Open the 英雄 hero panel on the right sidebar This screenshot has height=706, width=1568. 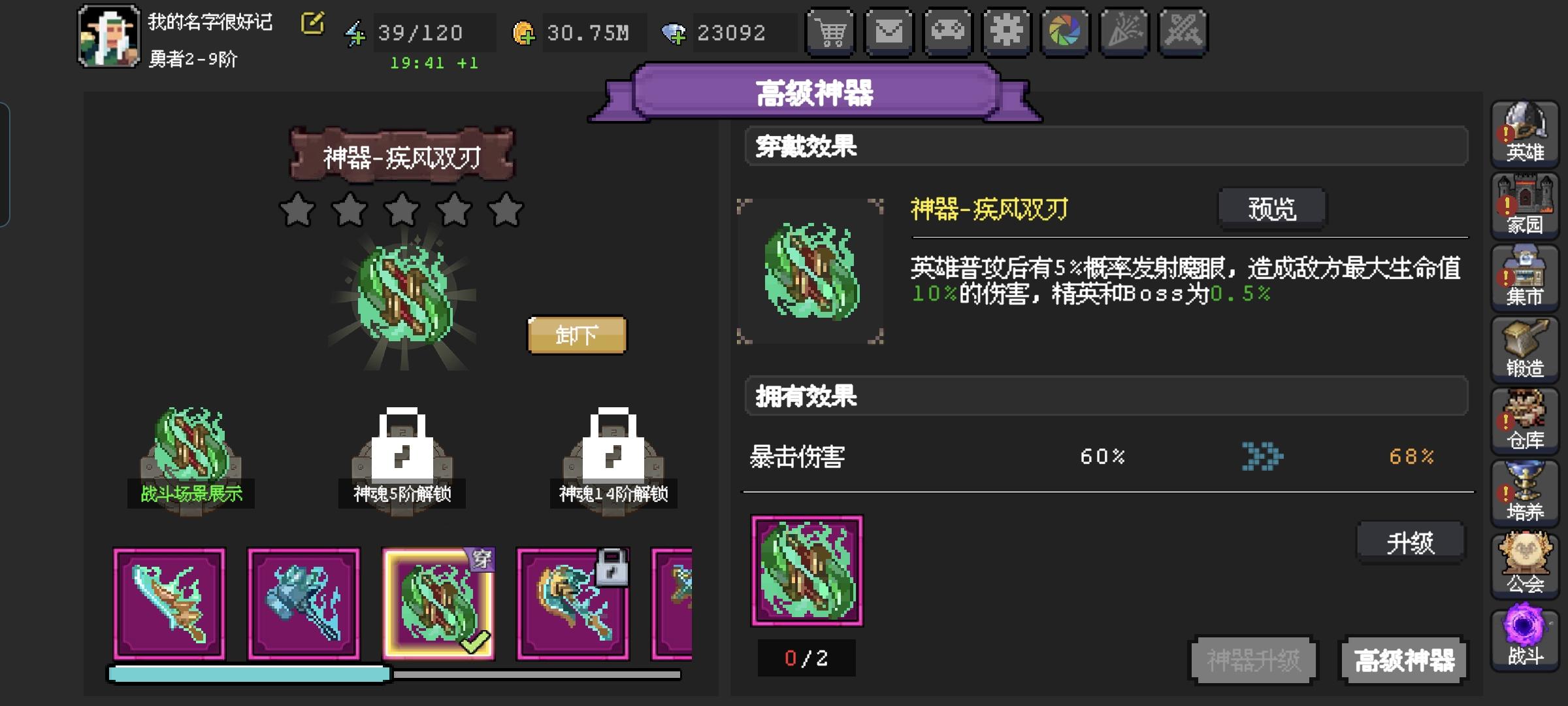pyautogui.click(x=1525, y=135)
